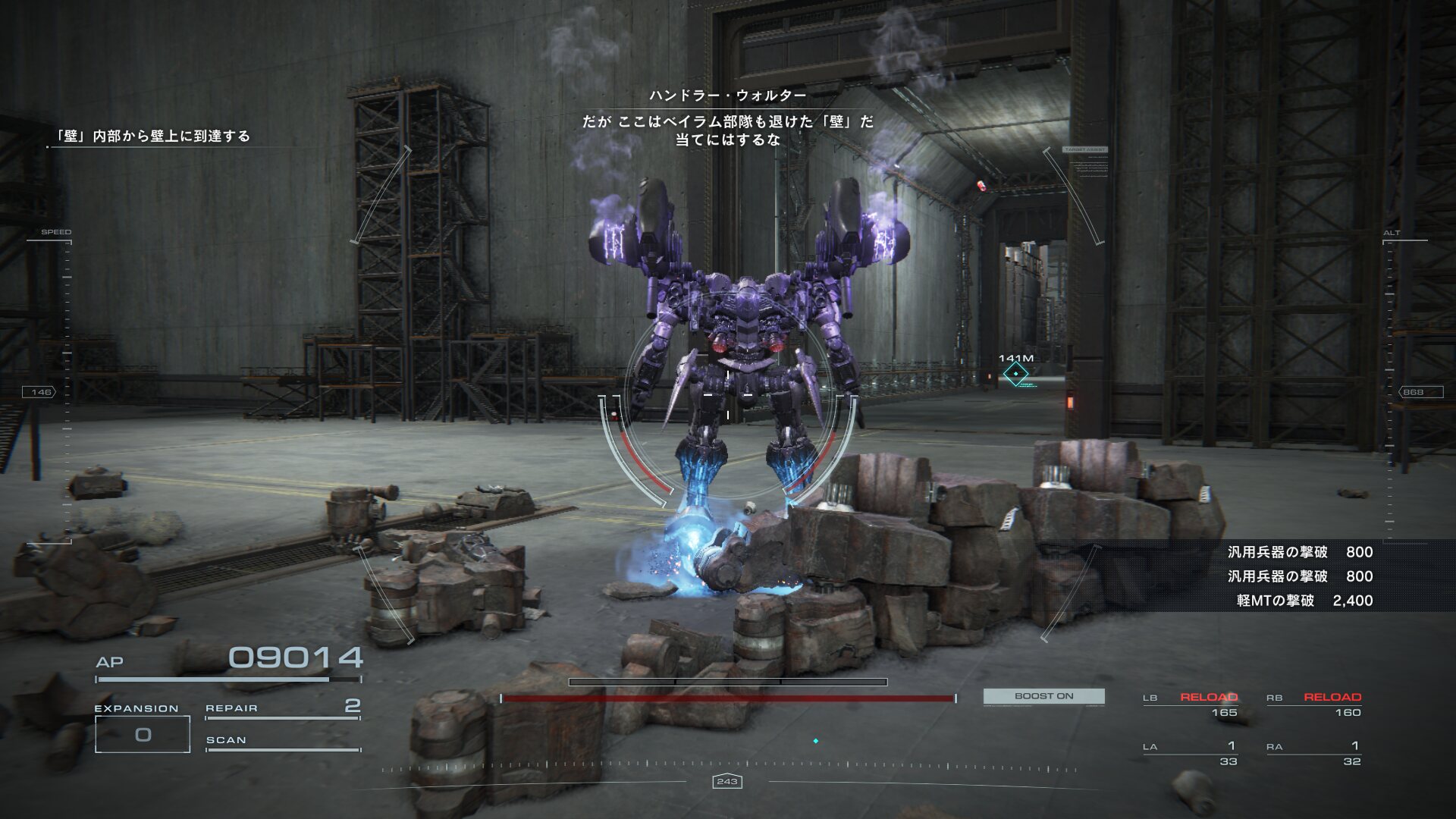The width and height of the screenshot is (1456, 819).
Task: Choose the RA weapon slot
Action: point(1313,754)
